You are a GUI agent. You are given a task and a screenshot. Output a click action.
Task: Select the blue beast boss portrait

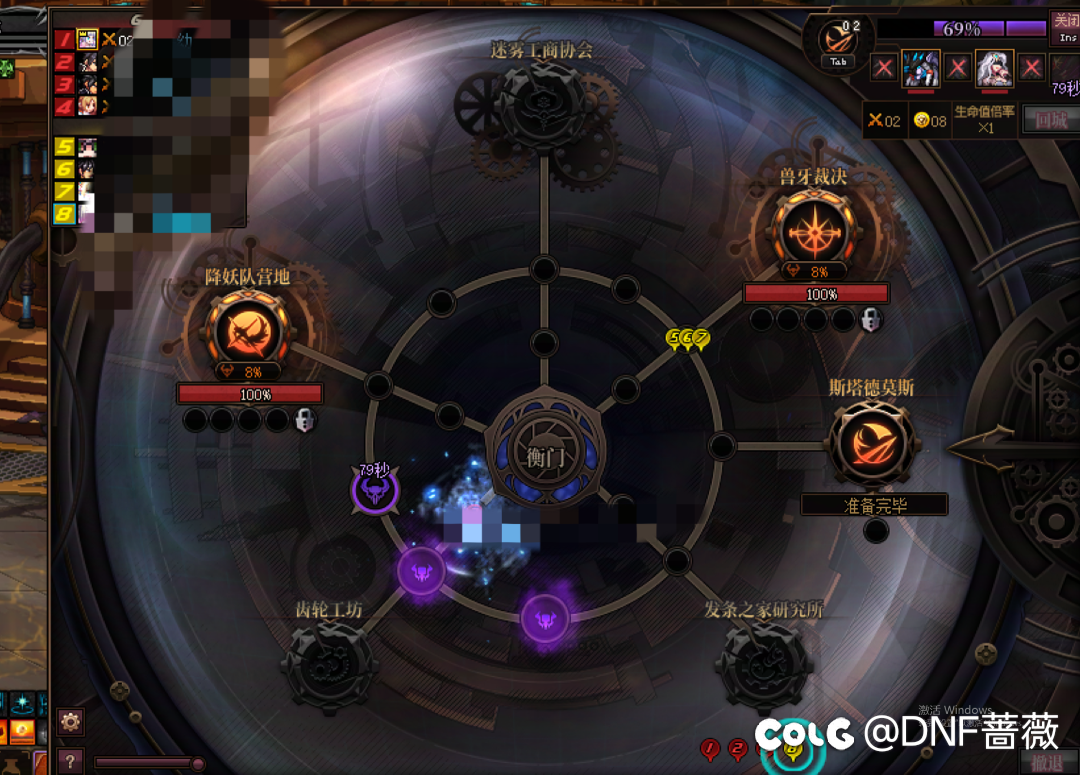920,68
